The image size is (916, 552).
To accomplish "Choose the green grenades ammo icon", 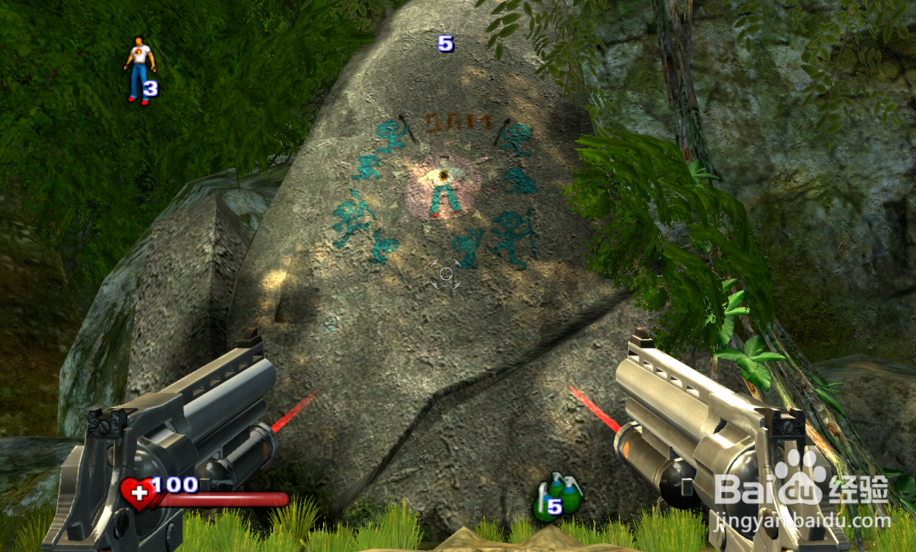I will point(557,497).
